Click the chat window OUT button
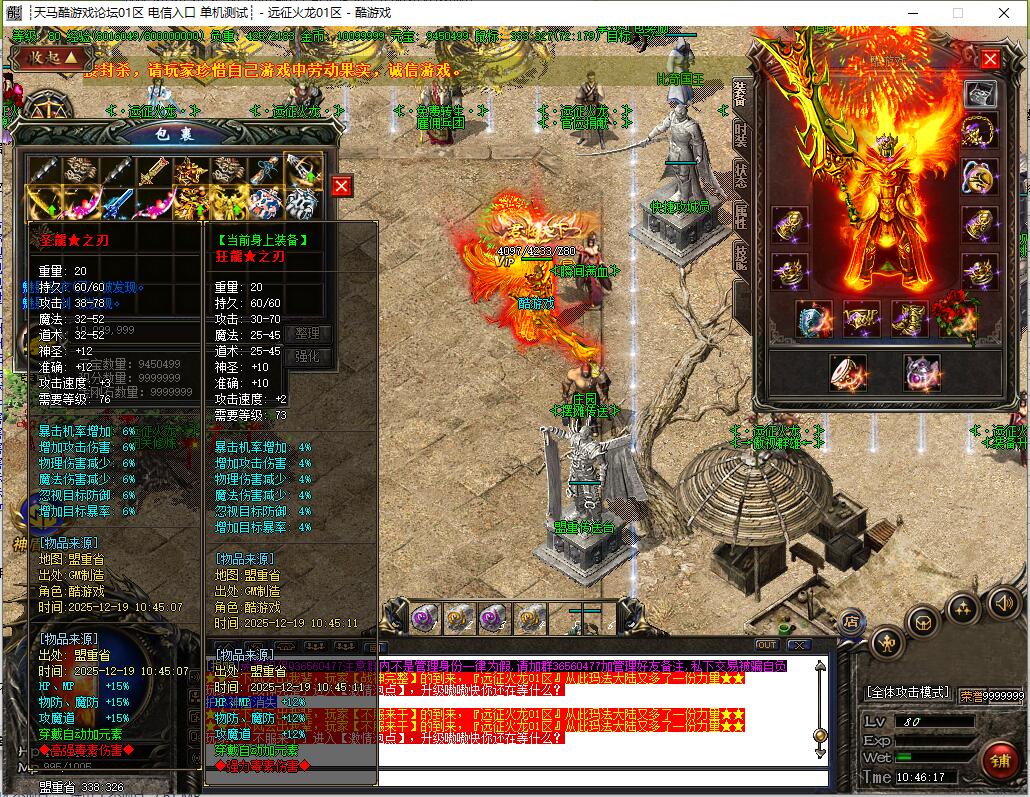 point(767,645)
